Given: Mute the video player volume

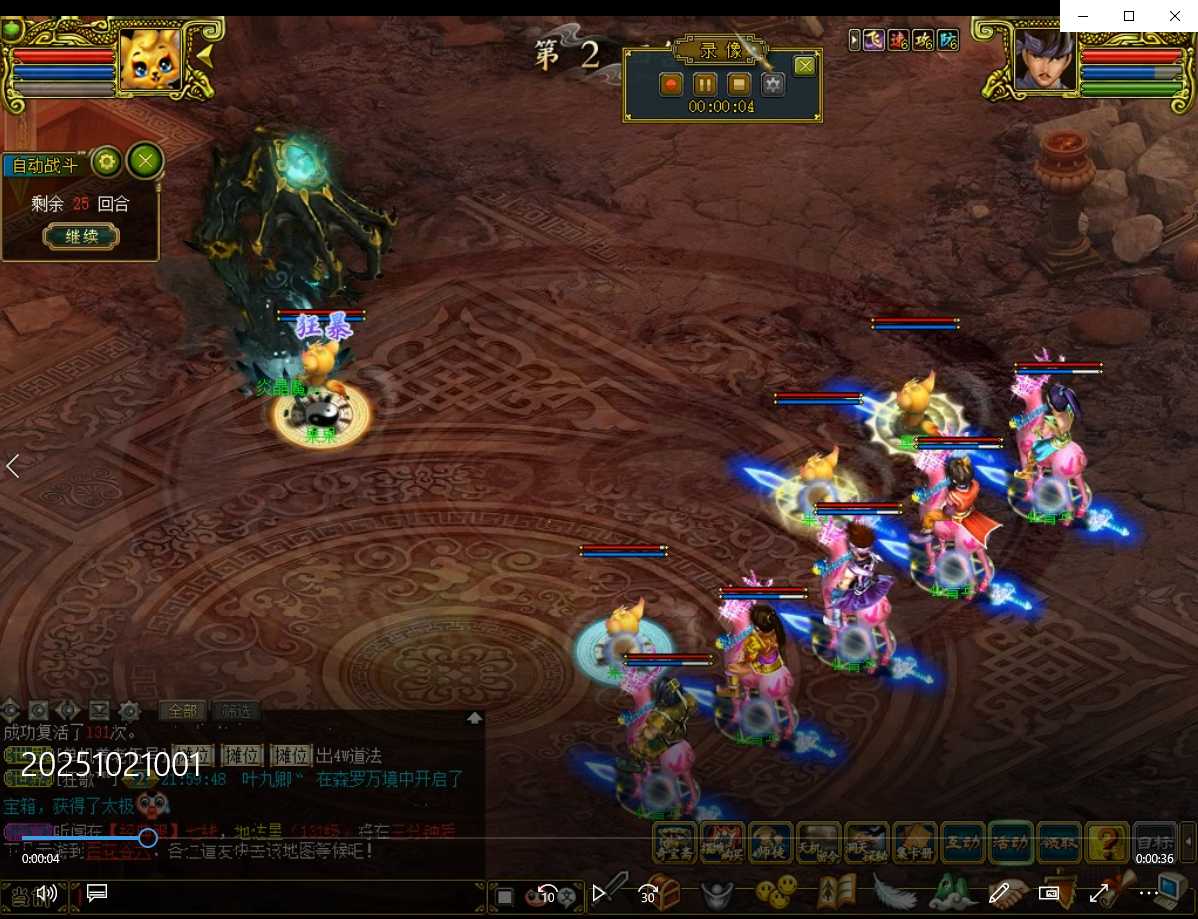Looking at the screenshot, I should (x=46, y=893).
